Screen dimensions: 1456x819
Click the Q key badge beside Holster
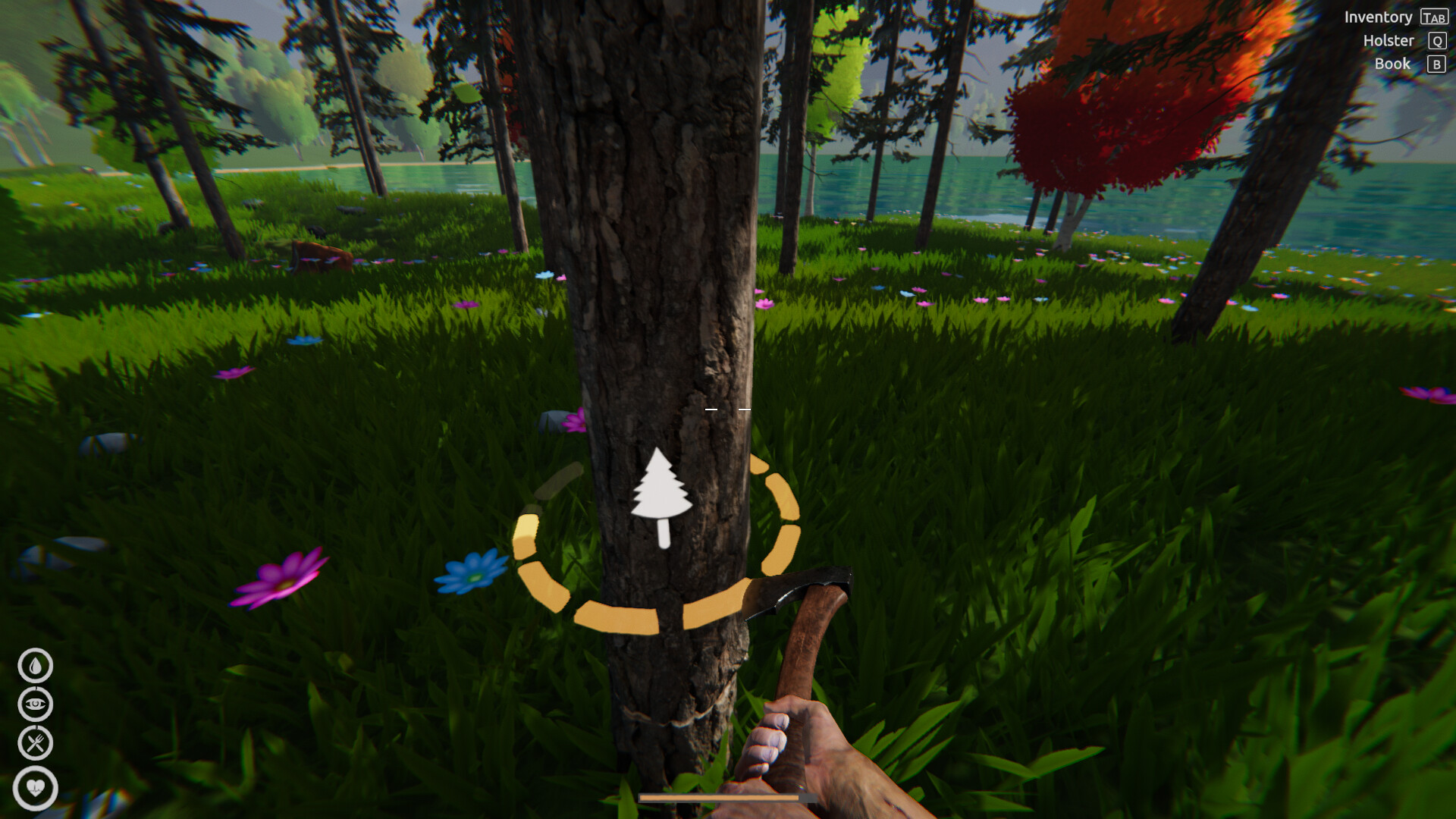[1436, 40]
